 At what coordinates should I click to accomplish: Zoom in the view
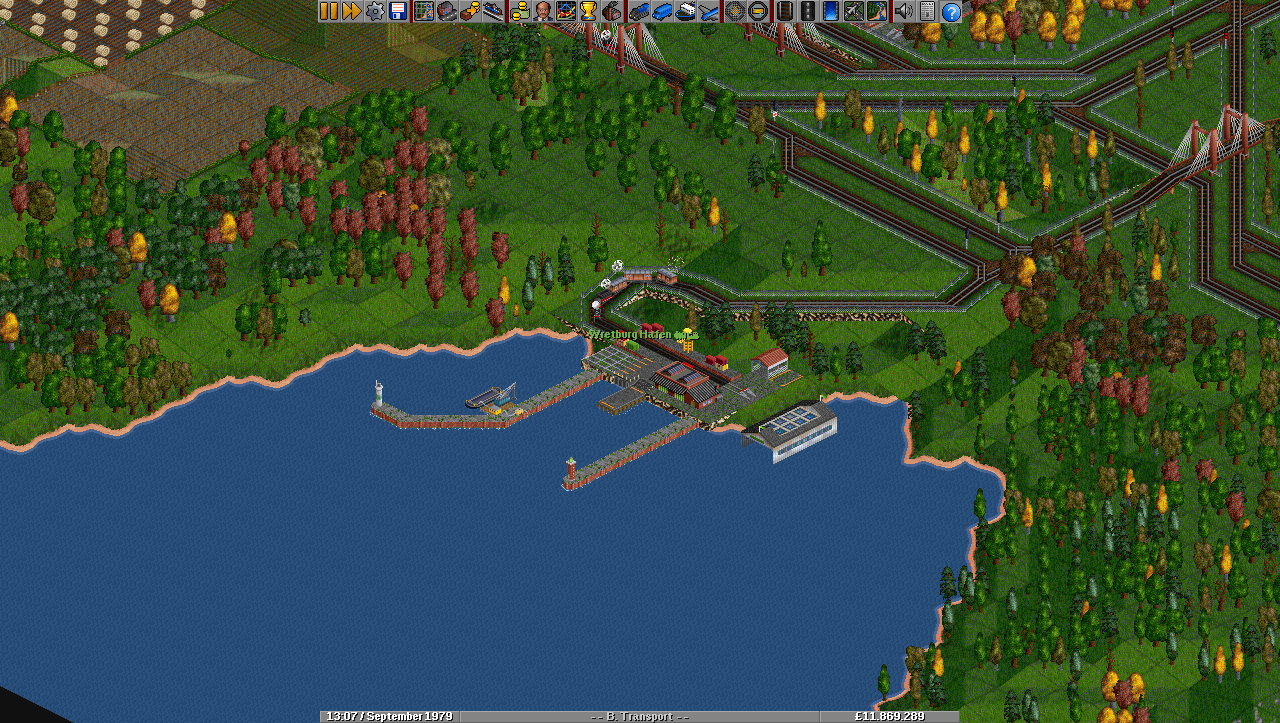coord(735,11)
